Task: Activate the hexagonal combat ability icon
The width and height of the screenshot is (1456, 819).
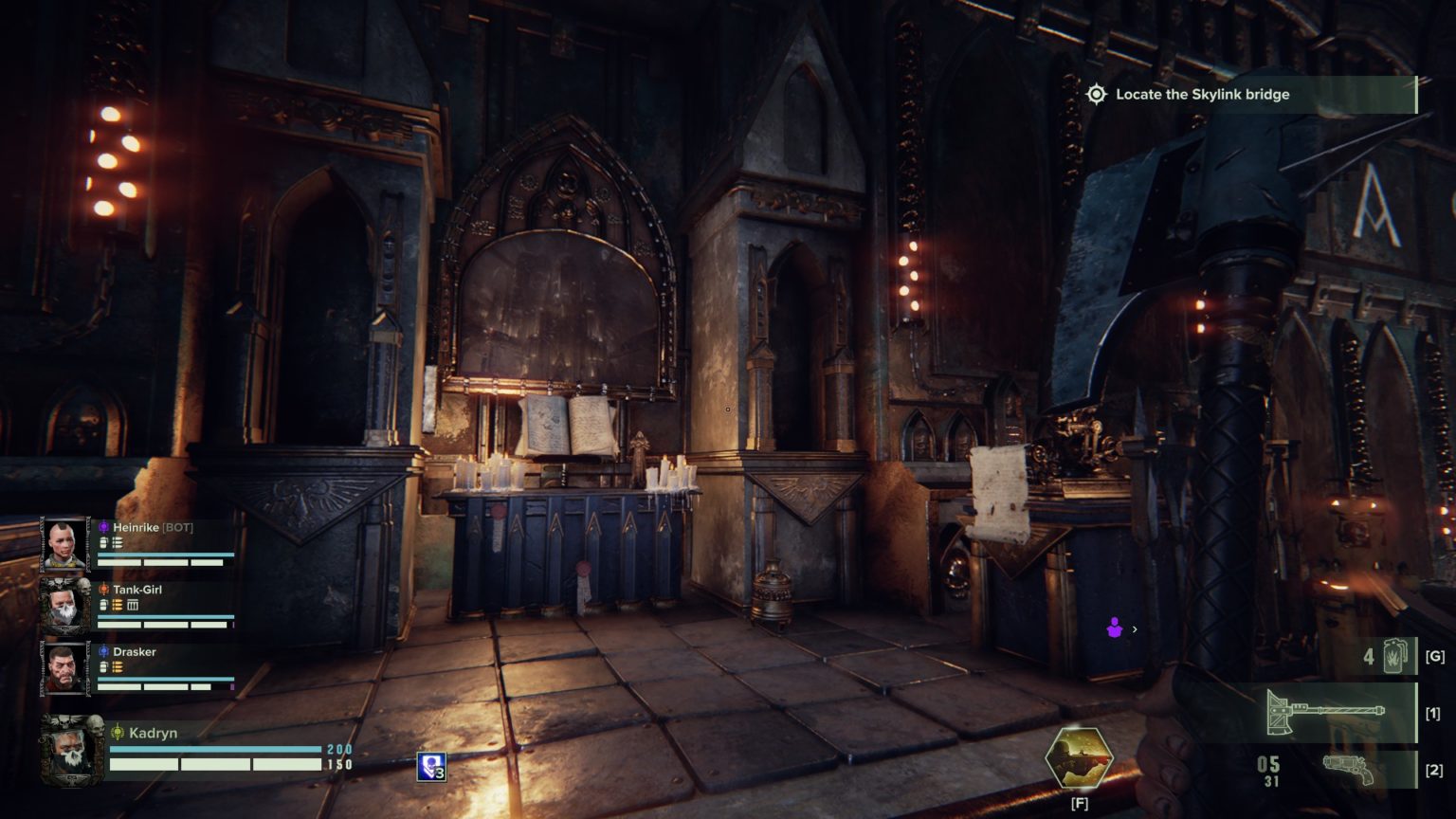Action: click(1079, 757)
